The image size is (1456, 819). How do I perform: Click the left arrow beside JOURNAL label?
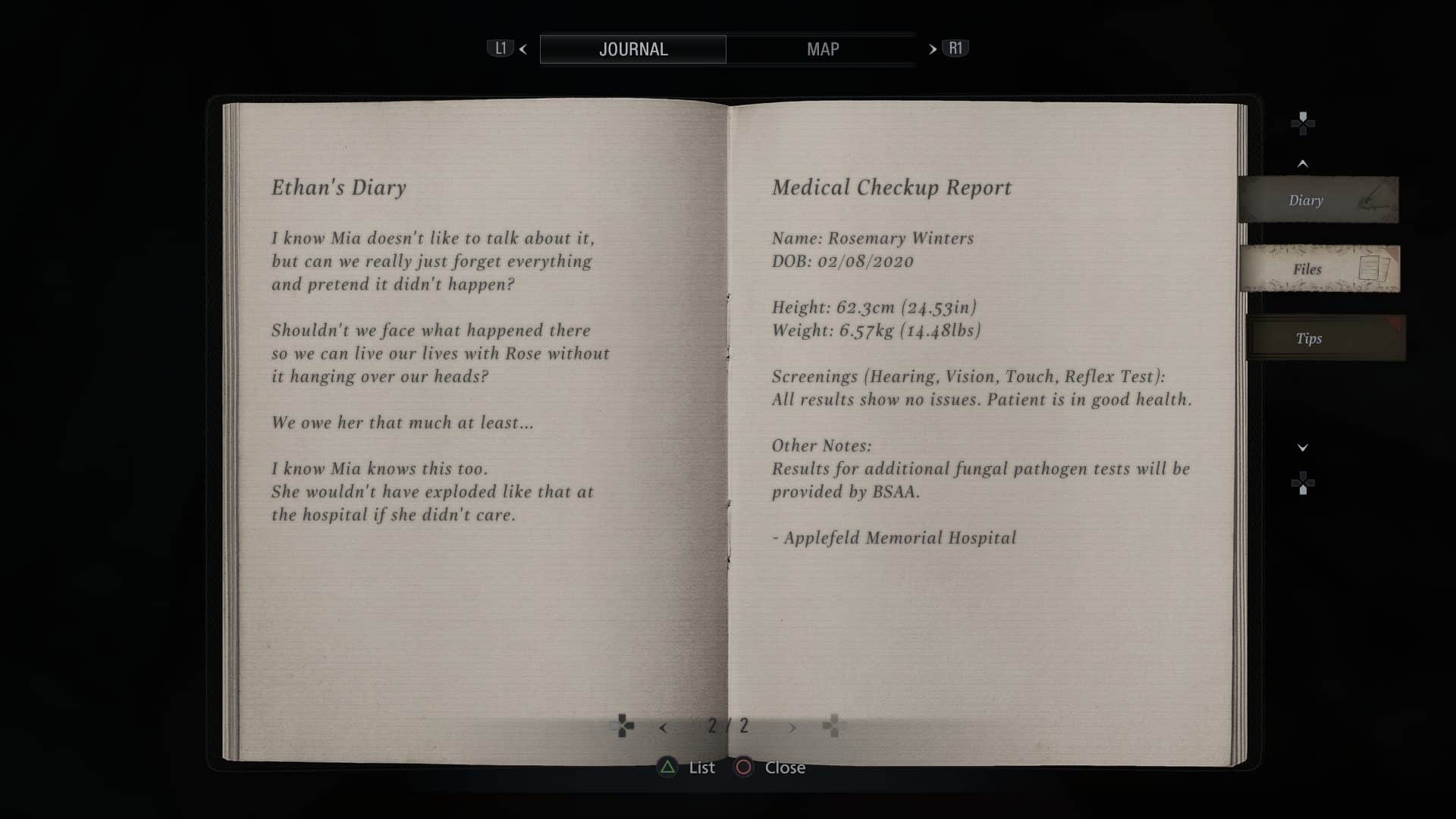(522, 49)
